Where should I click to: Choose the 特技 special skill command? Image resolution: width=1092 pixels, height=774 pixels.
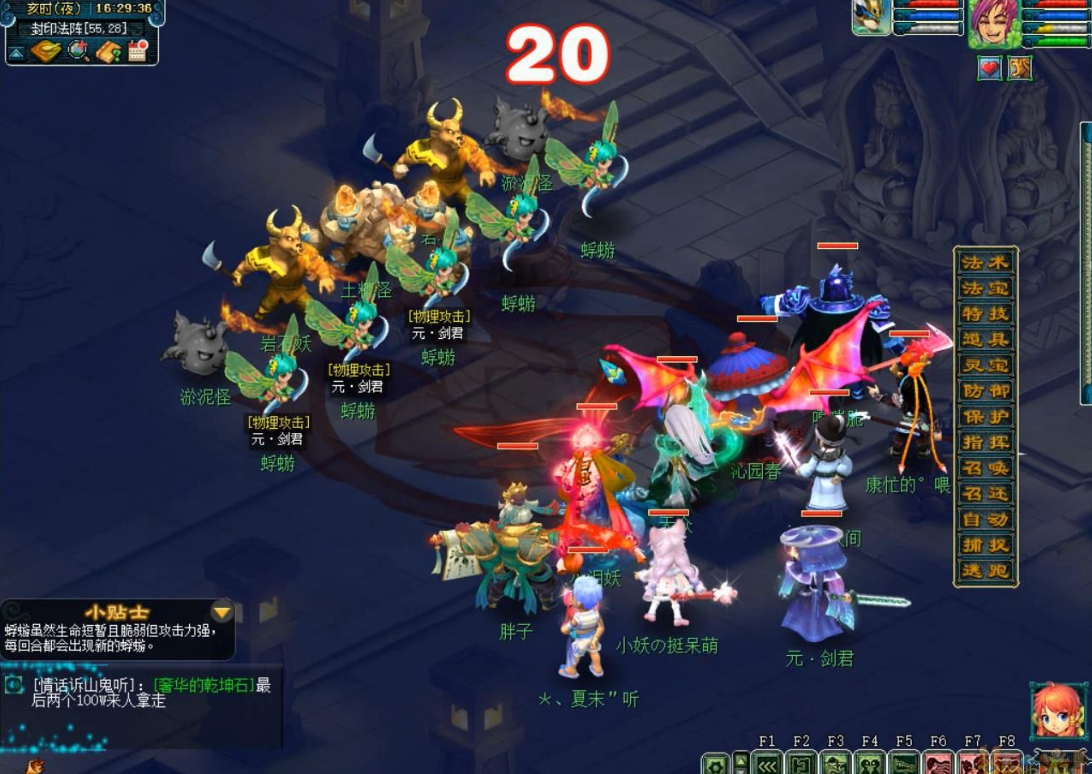click(x=985, y=314)
